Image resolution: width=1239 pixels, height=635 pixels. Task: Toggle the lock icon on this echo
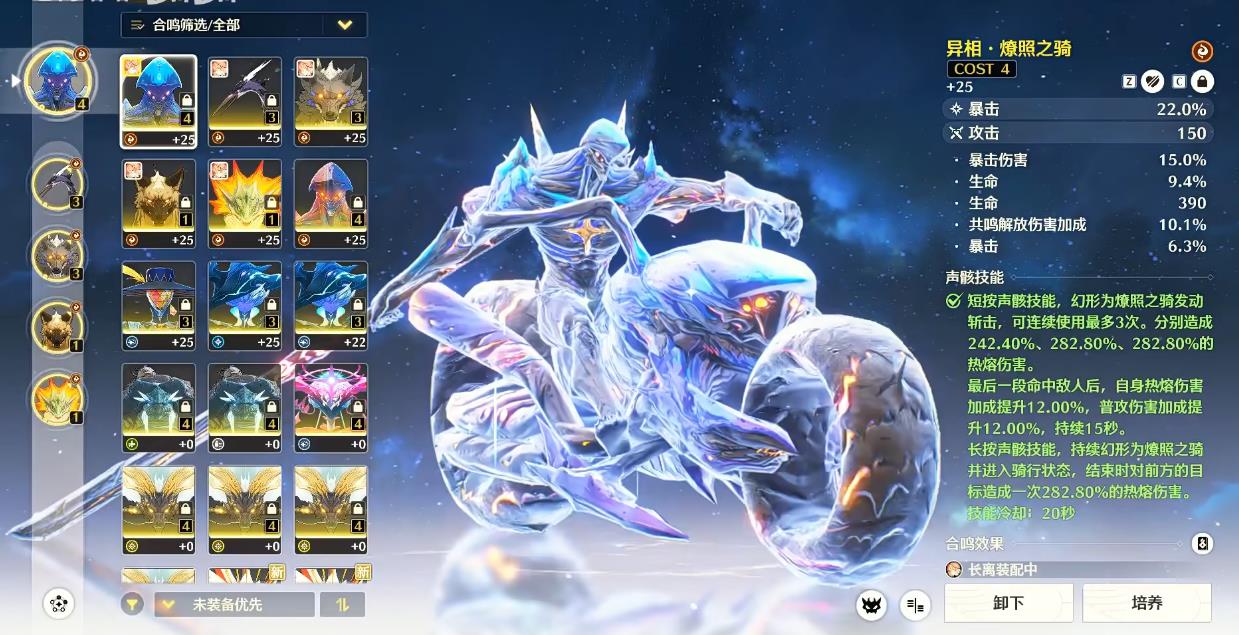pyautogui.click(x=1202, y=82)
